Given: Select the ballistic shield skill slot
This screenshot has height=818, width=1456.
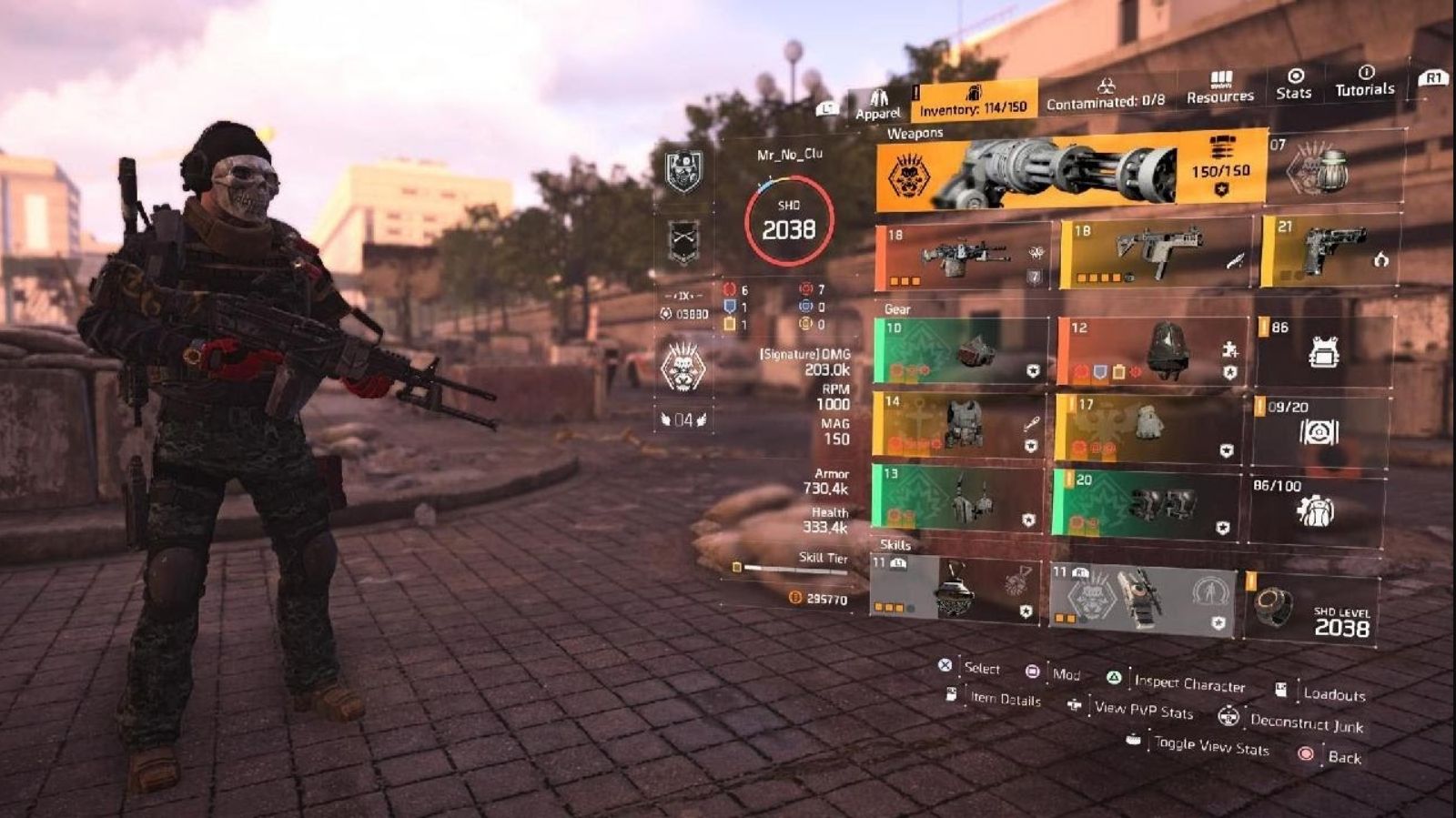Looking at the screenshot, I should (x=1143, y=597).
